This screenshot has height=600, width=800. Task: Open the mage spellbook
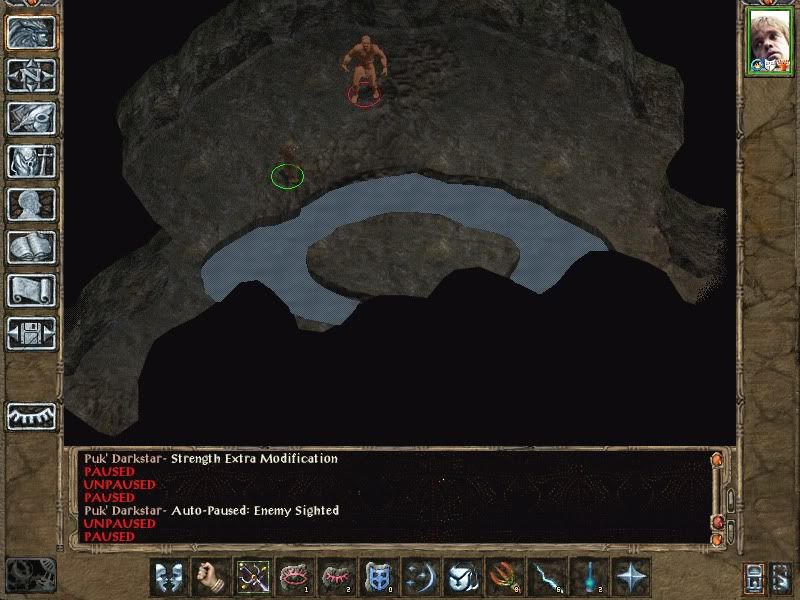coord(31,248)
